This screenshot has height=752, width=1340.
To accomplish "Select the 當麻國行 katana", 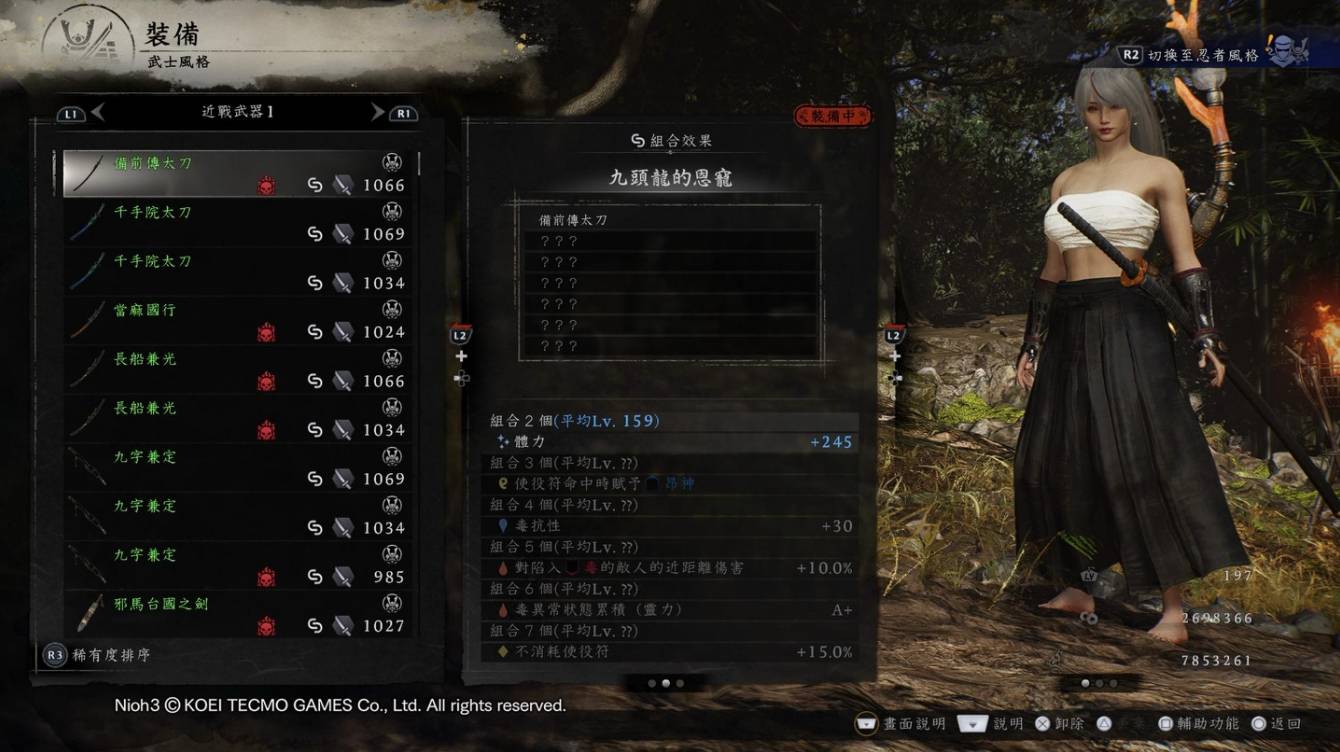I will coord(238,321).
